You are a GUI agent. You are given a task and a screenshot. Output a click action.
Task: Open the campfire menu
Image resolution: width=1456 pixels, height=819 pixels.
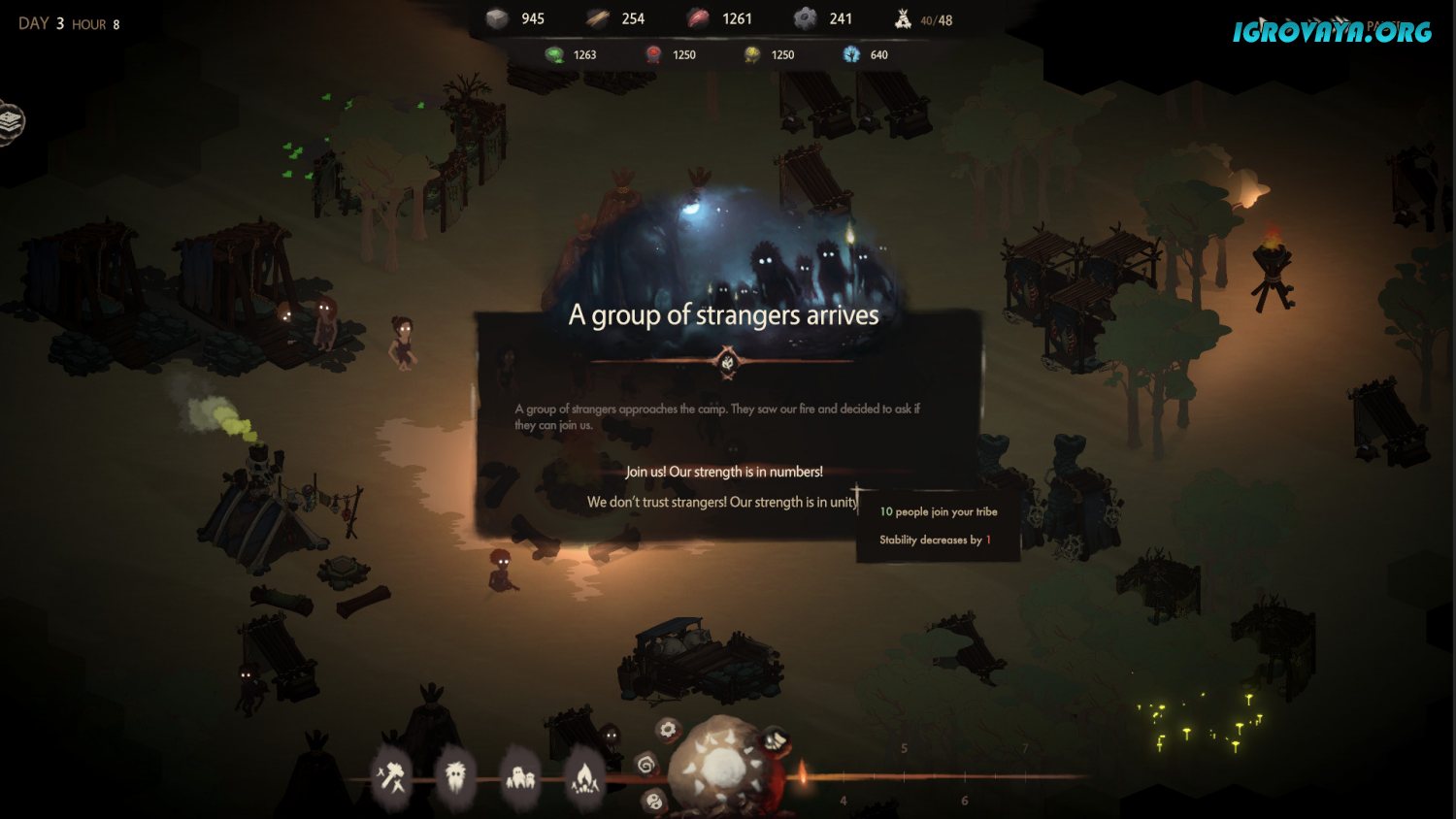584,777
